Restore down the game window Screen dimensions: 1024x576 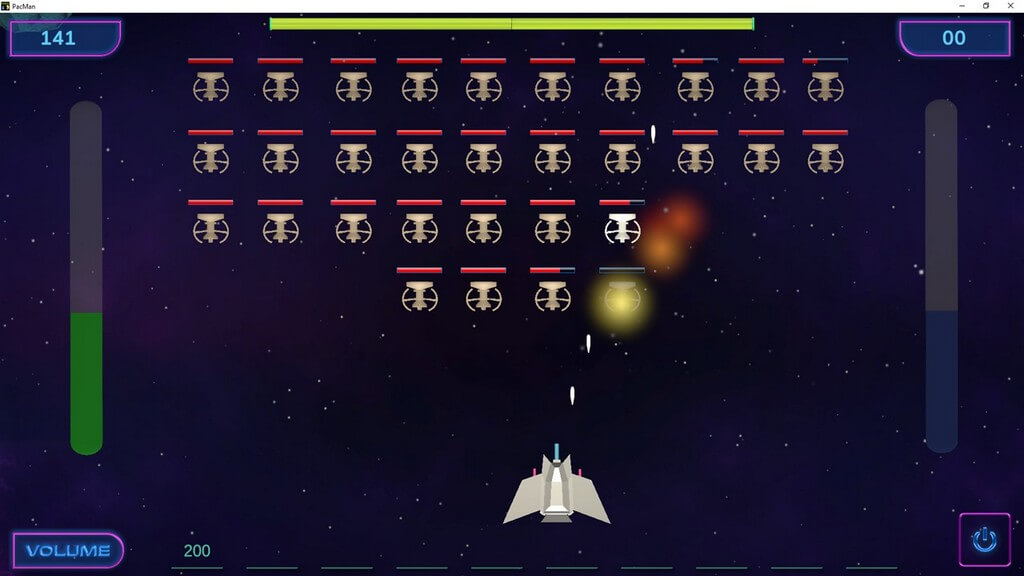tap(986, 6)
